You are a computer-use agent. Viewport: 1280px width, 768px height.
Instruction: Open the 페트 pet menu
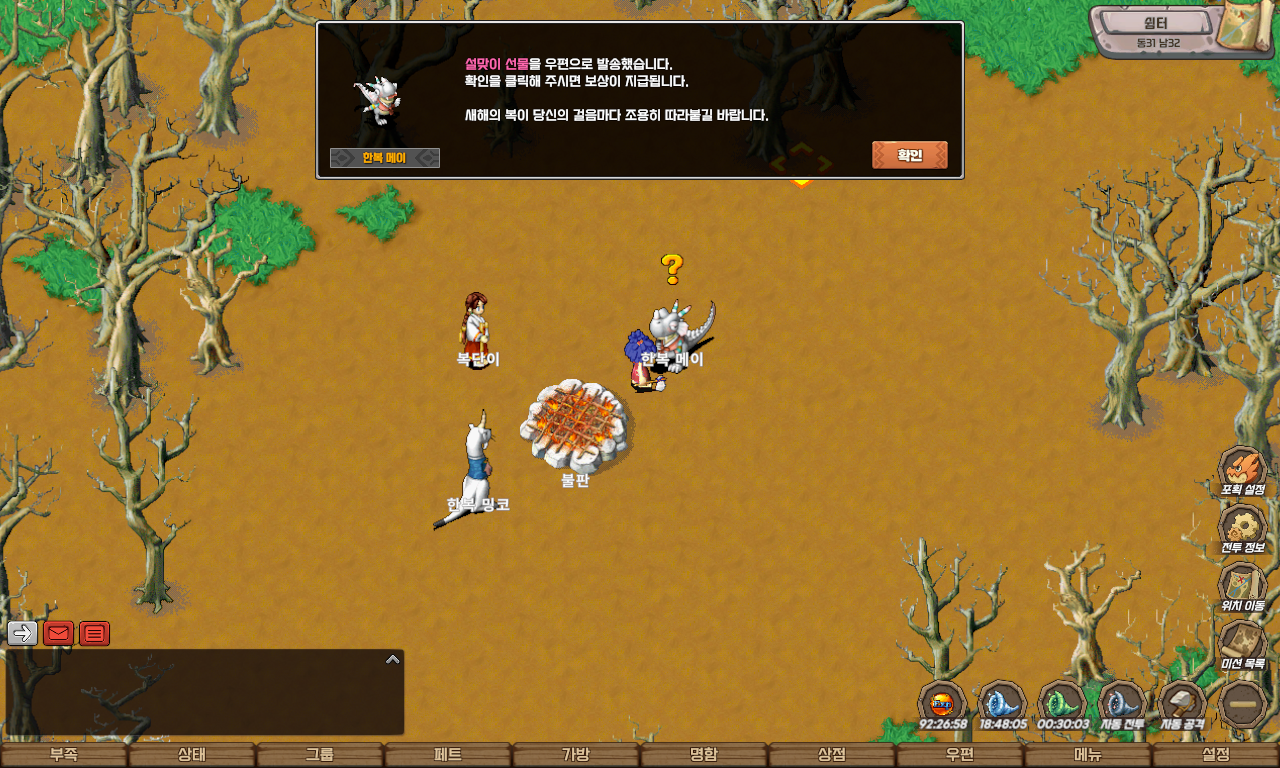(x=448, y=755)
